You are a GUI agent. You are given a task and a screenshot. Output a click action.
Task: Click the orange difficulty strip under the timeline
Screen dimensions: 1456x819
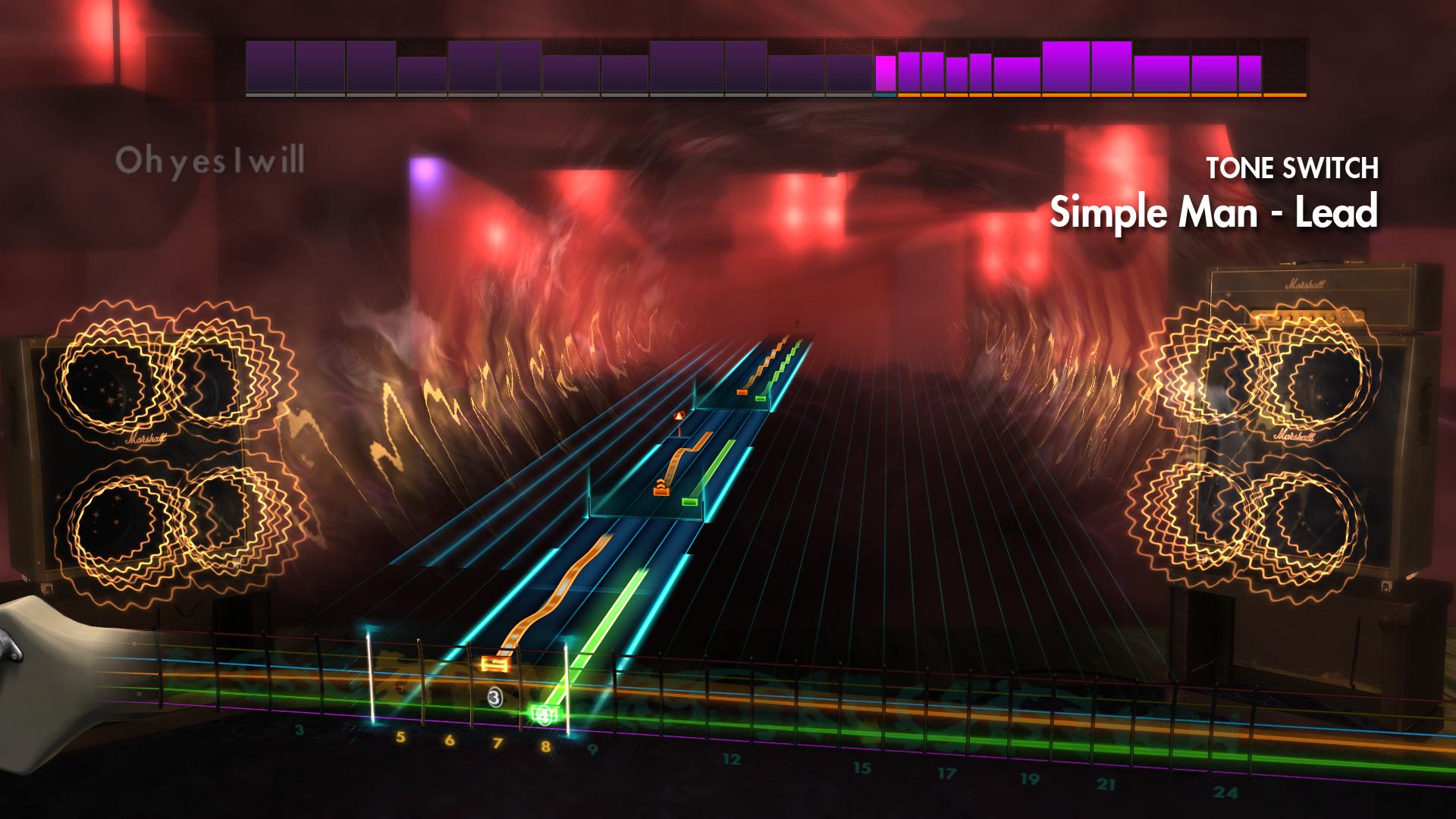[1100, 96]
